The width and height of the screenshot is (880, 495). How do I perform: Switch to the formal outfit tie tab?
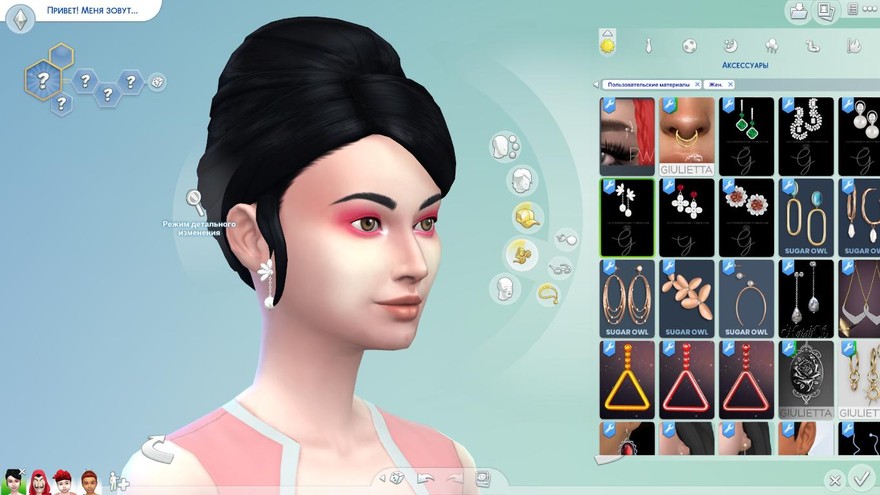[x=649, y=46]
